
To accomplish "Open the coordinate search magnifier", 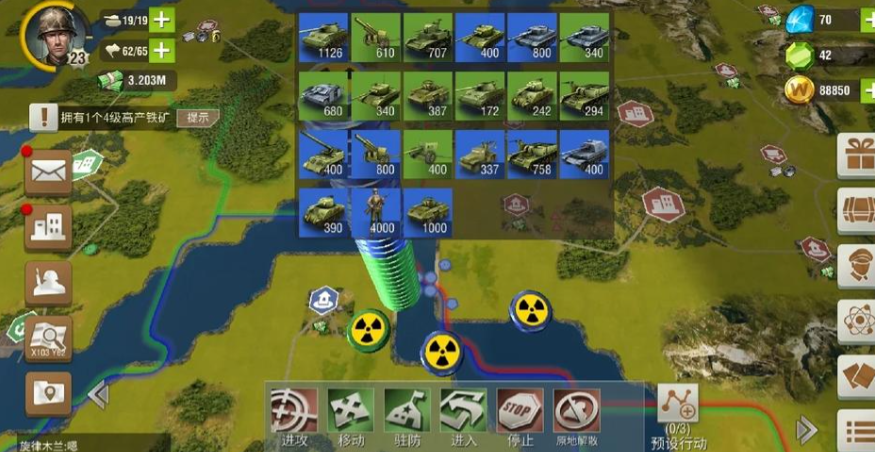I will [x=48, y=336].
